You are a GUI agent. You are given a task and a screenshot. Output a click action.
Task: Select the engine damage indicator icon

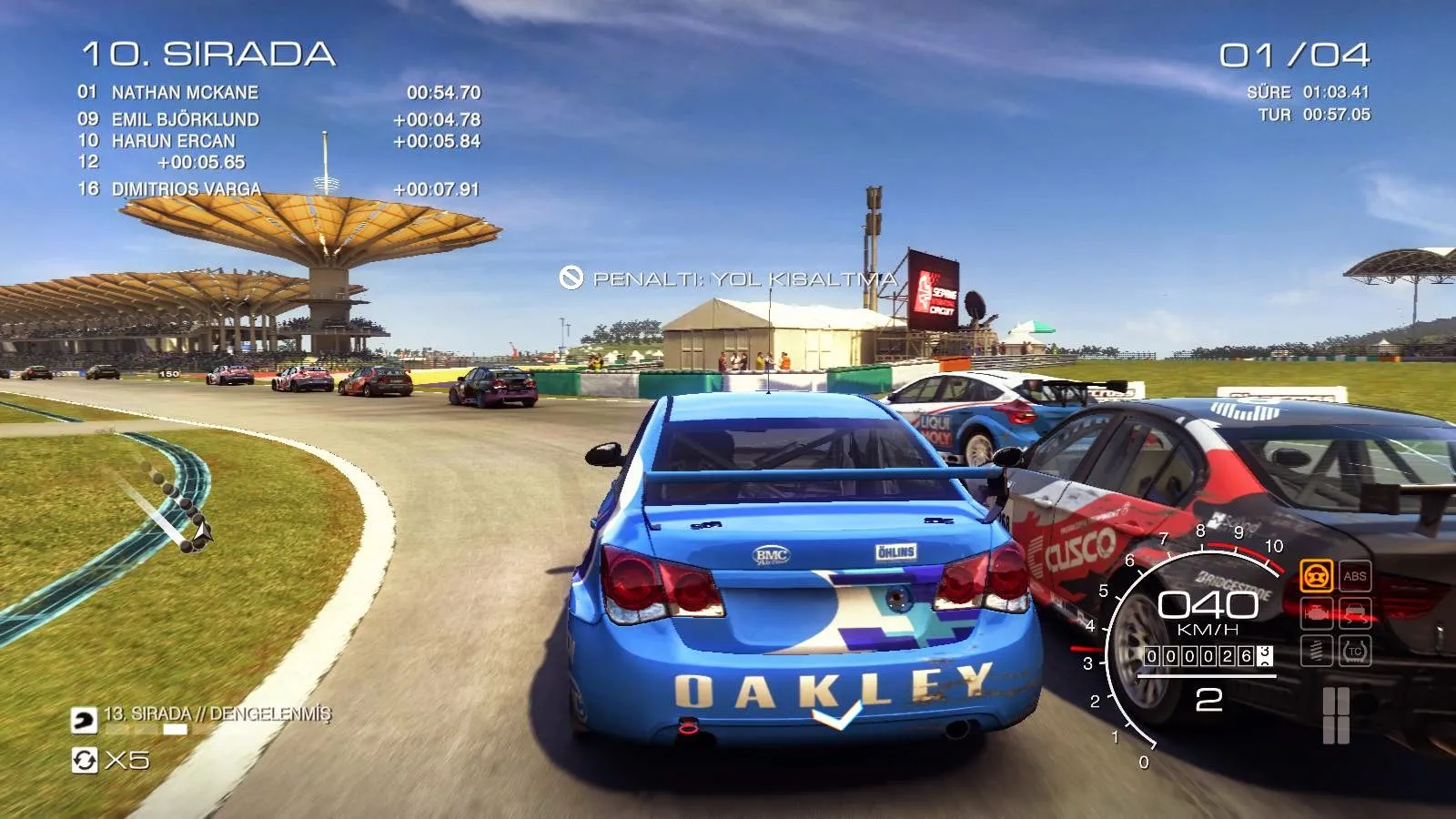(1316, 613)
